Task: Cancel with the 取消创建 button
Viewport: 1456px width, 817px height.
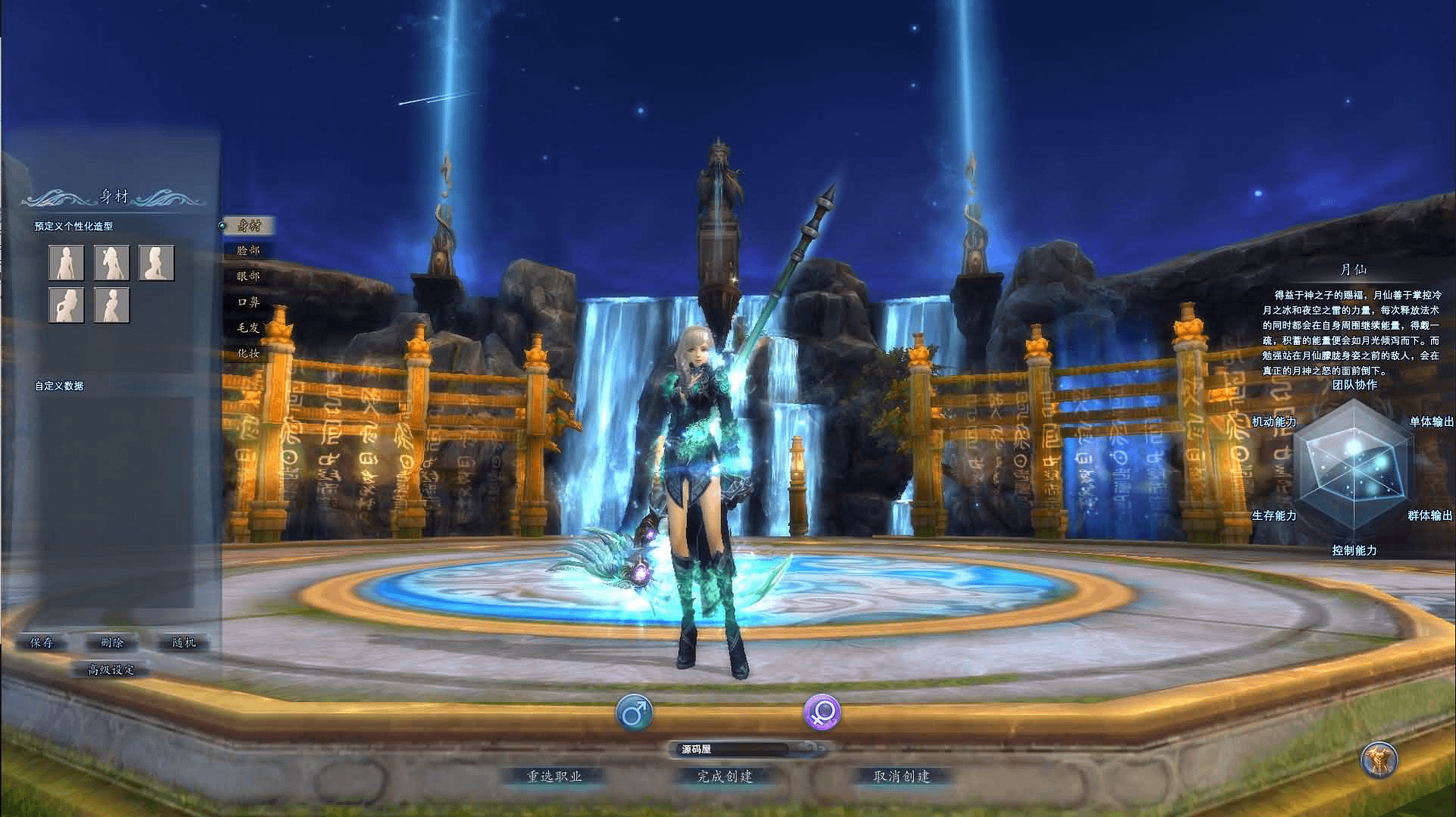Action: coord(902,777)
